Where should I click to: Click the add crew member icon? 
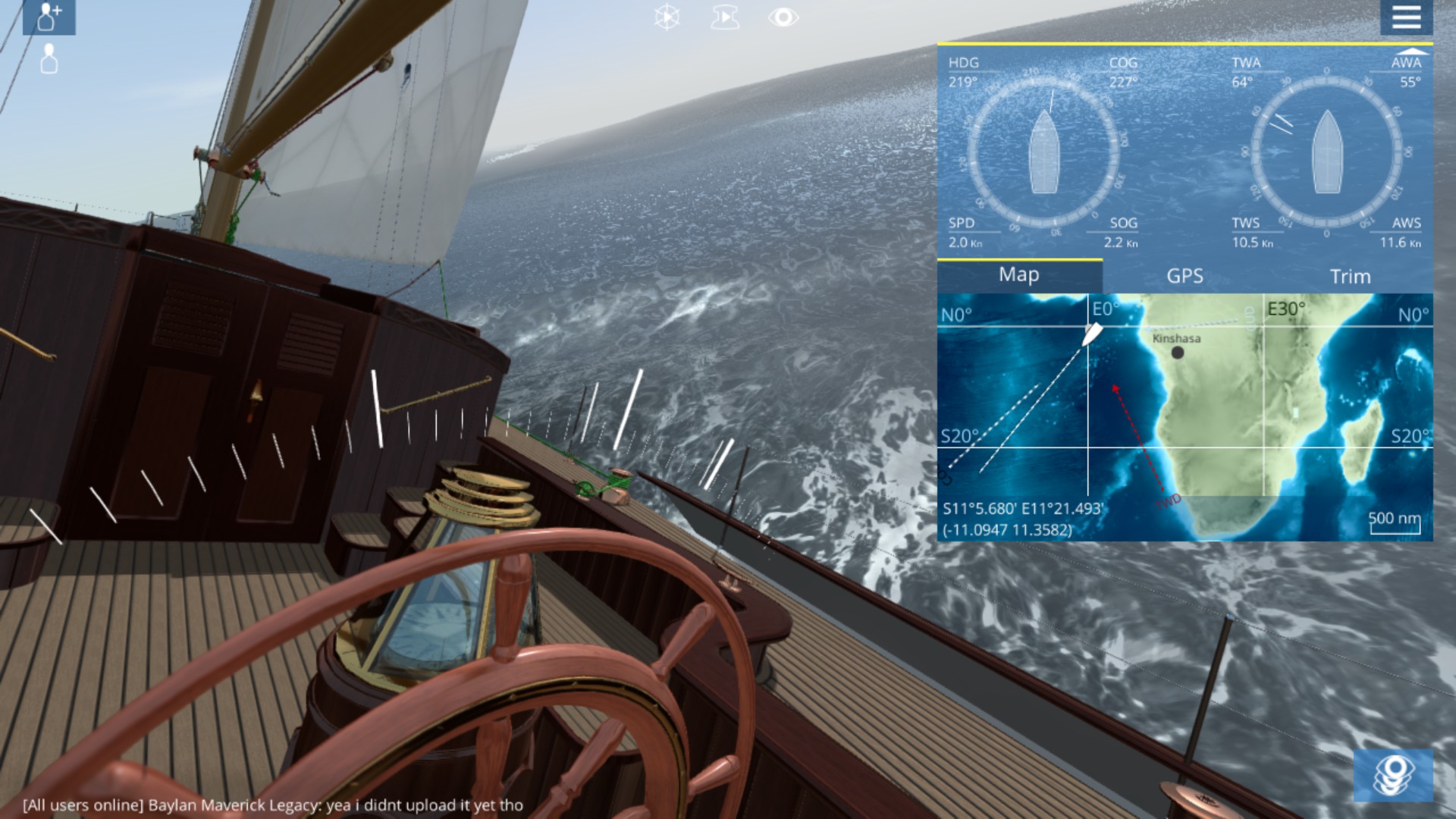[49, 17]
